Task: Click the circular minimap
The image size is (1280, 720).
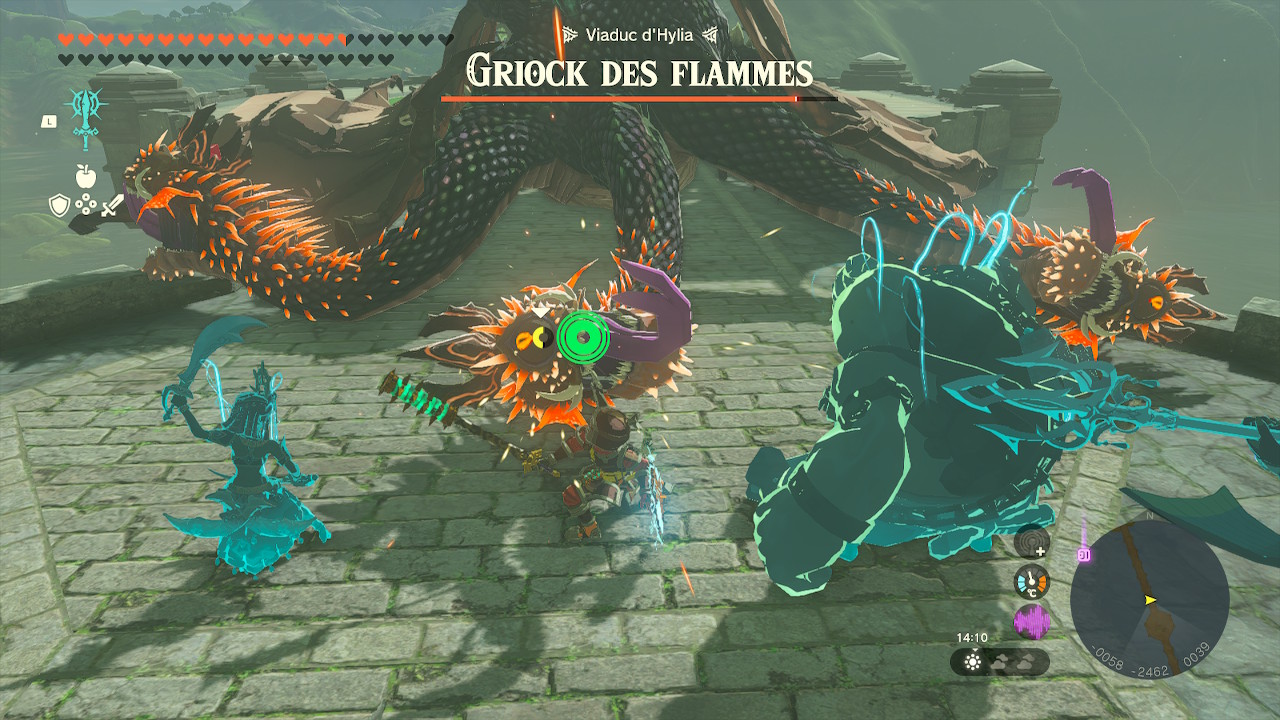Action: (x=1149, y=599)
